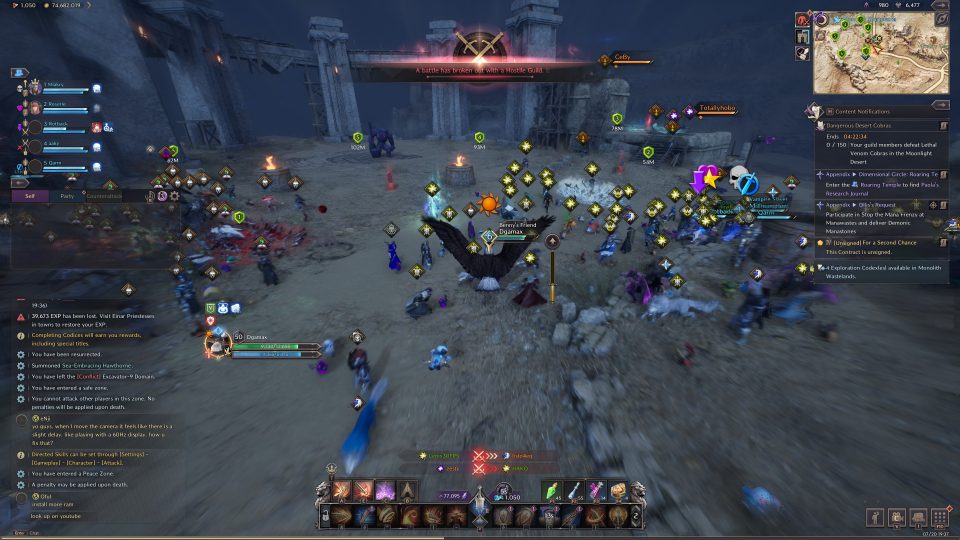960x540 pixels.
Task: Use the blue mana potion slot
Action: [x=576, y=491]
